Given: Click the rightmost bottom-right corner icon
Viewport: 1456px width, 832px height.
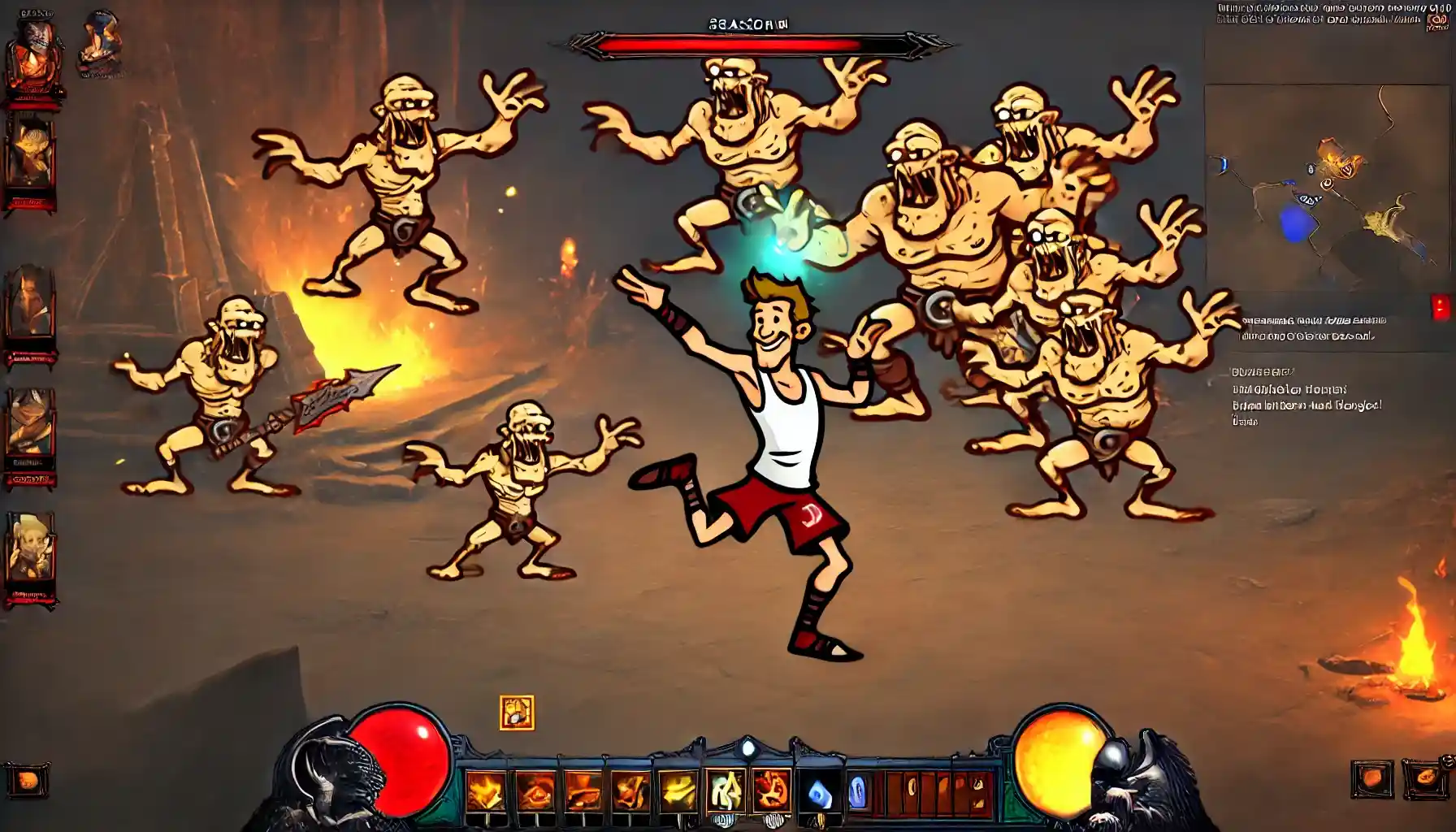Looking at the screenshot, I should point(1425,778).
